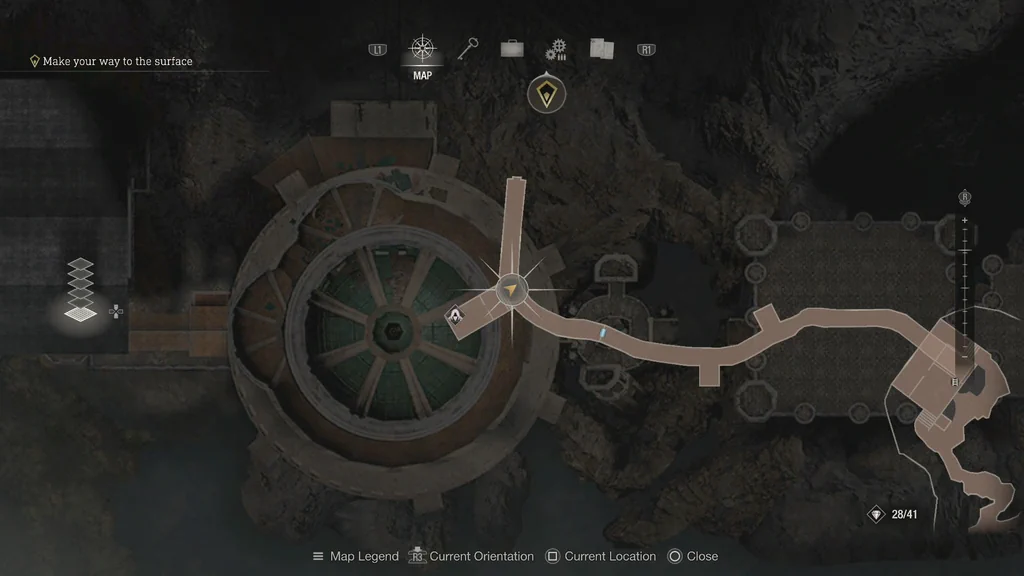Click the player location arrow marker

pos(512,289)
